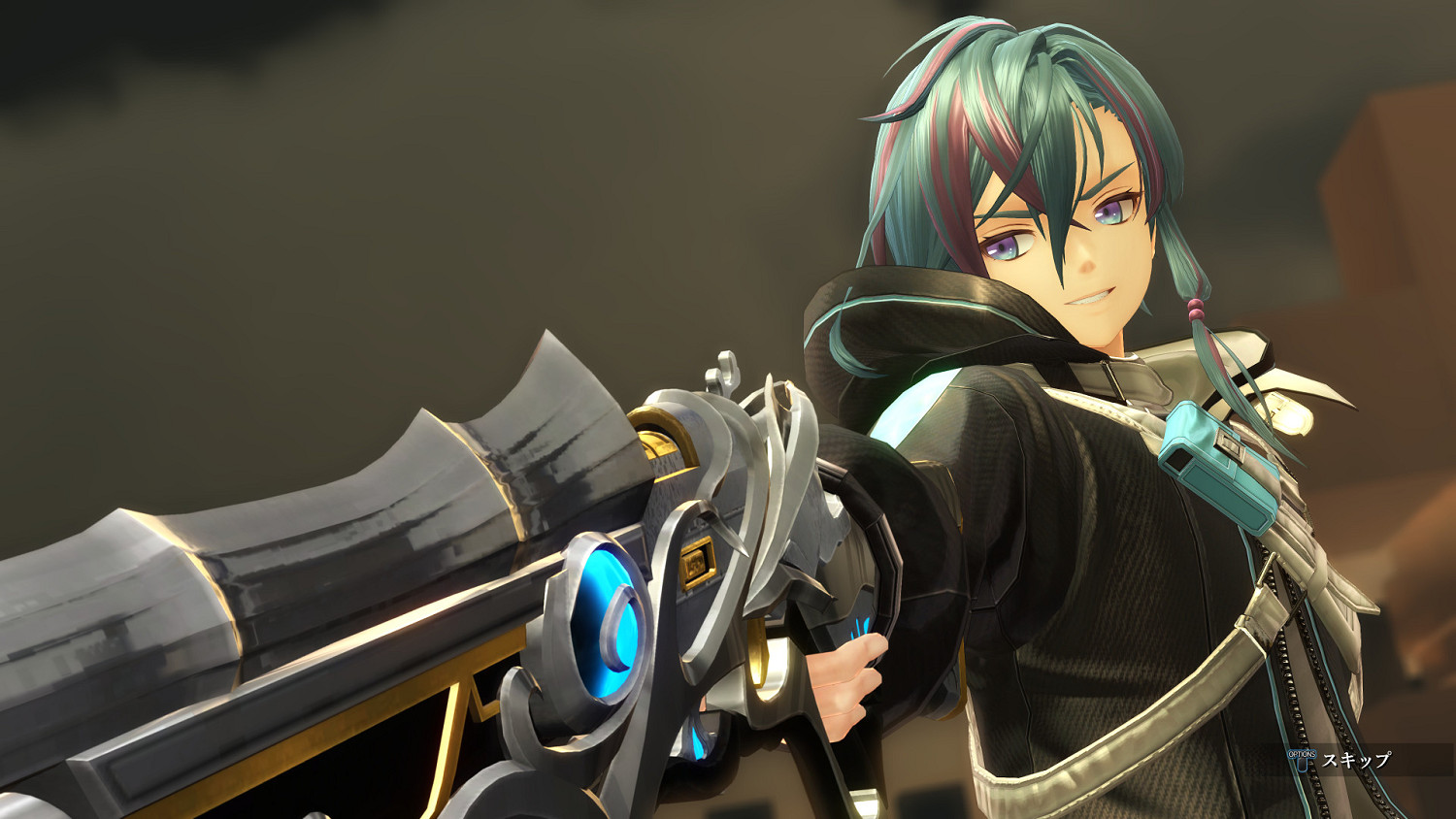Select the スキップ (Skip) label
Image resolution: width=1456 pixels, height=819 pixels.
click(x=1357, y=761)
